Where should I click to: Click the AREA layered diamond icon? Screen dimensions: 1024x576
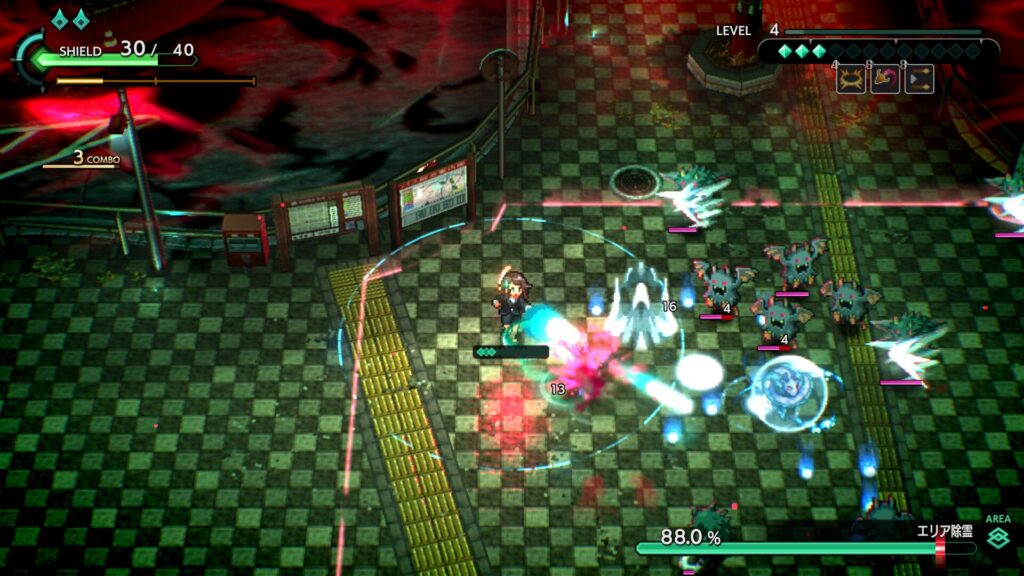pos(997,540)
